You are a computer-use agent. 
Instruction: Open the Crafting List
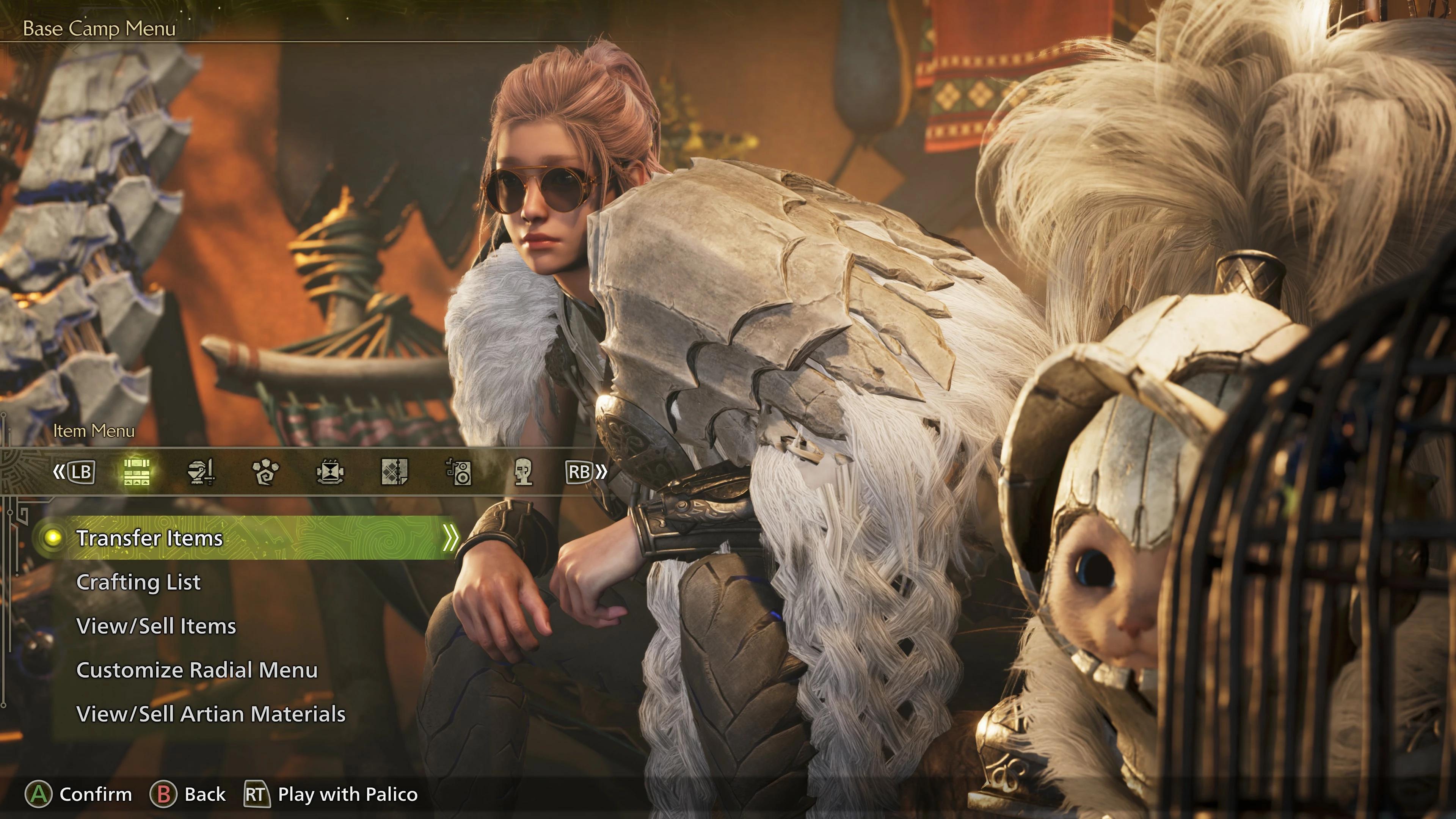[138, 582]
